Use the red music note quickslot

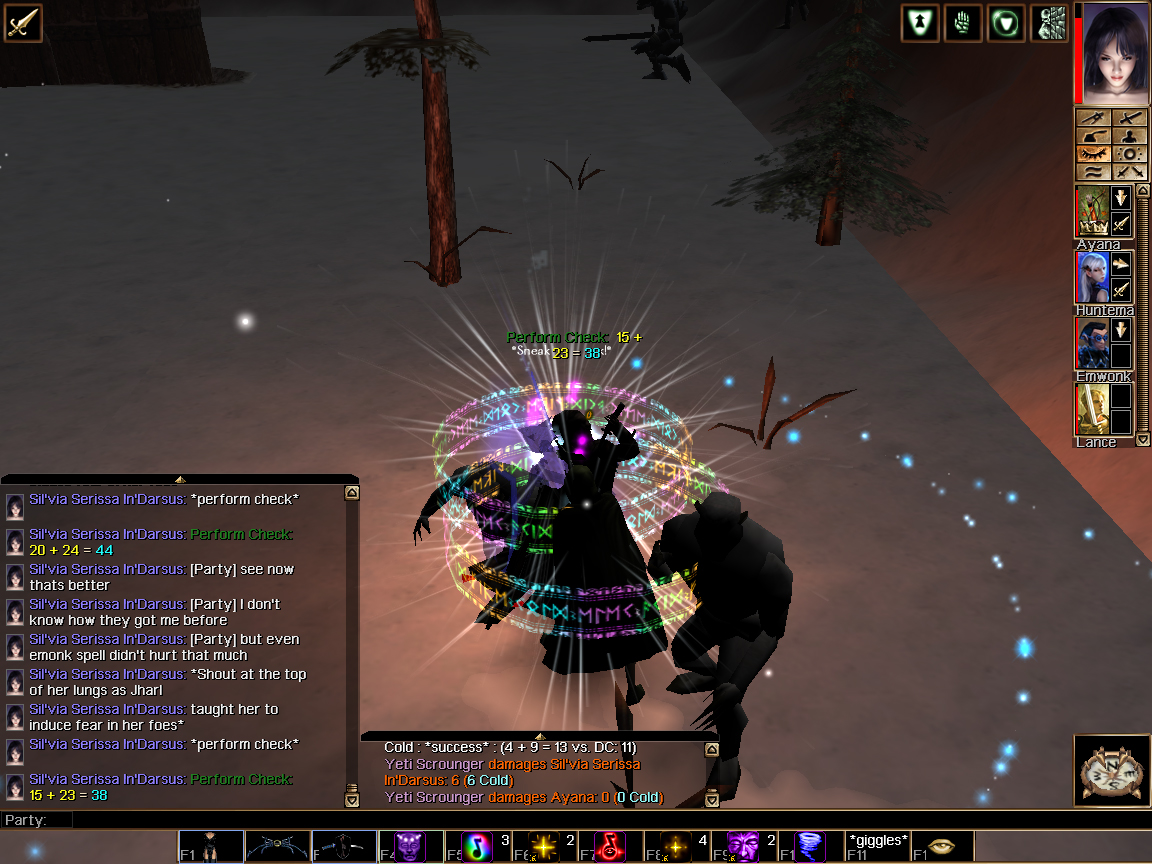pos(609,846)
